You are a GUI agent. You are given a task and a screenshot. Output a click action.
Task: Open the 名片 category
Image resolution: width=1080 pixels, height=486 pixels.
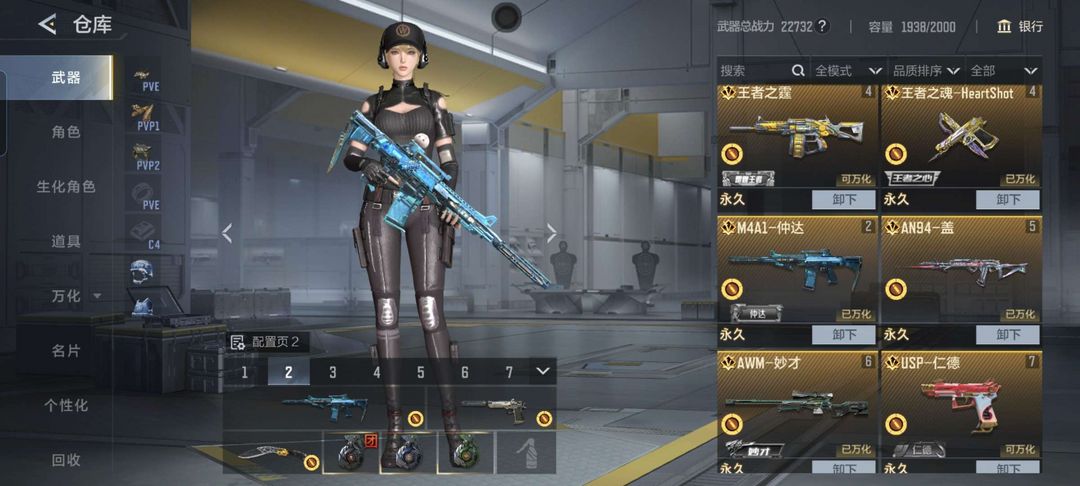66,351
